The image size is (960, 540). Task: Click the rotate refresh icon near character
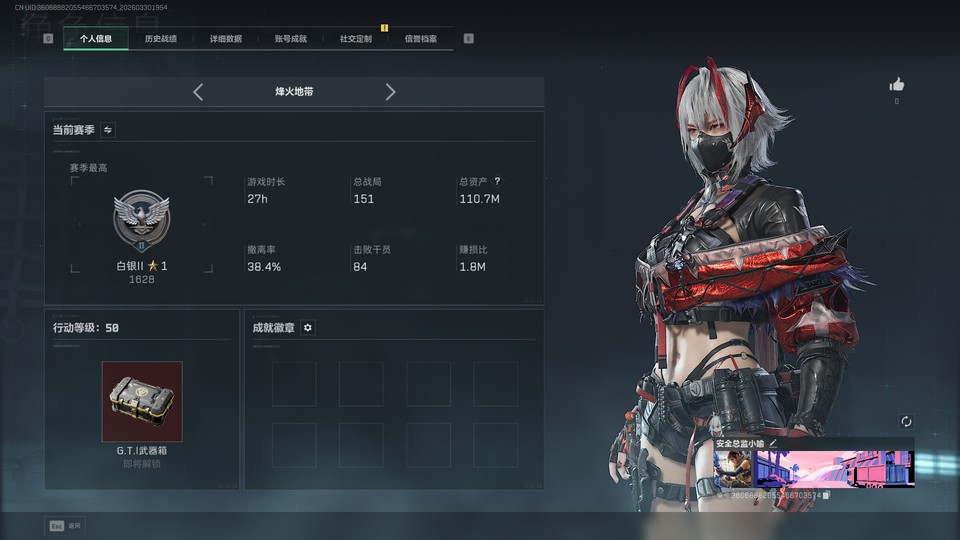pyautogui.click(x=906, y=422)
